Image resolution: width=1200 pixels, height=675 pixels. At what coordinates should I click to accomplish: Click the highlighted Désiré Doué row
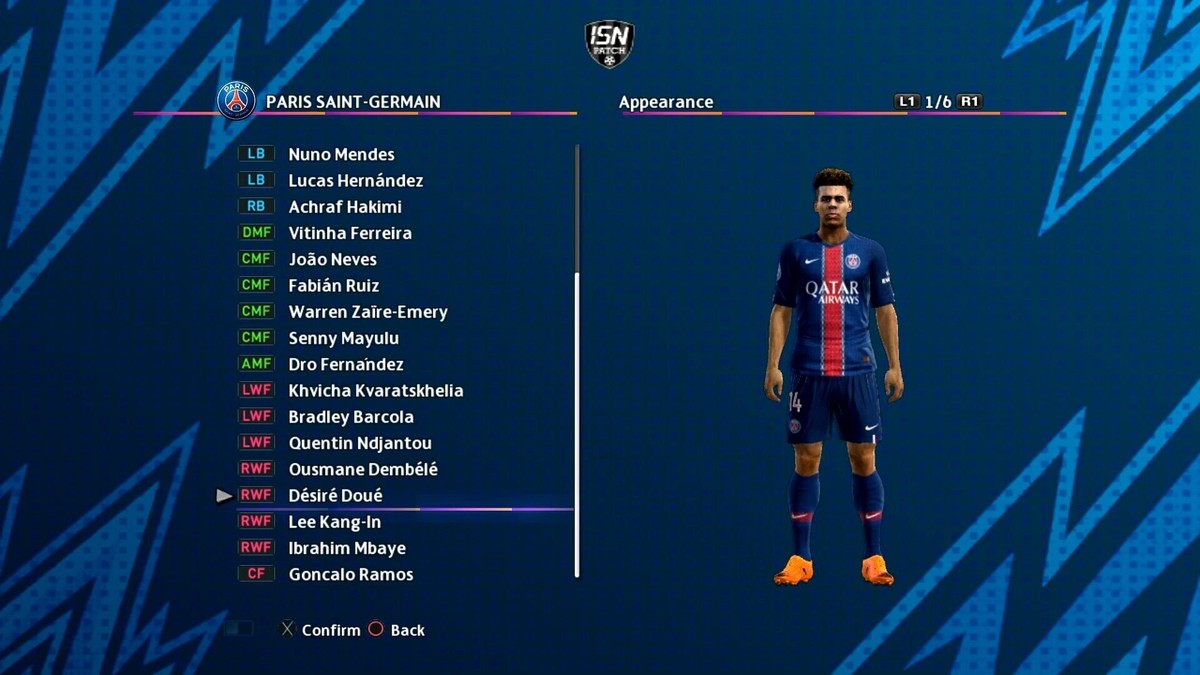tap(335, 495)
